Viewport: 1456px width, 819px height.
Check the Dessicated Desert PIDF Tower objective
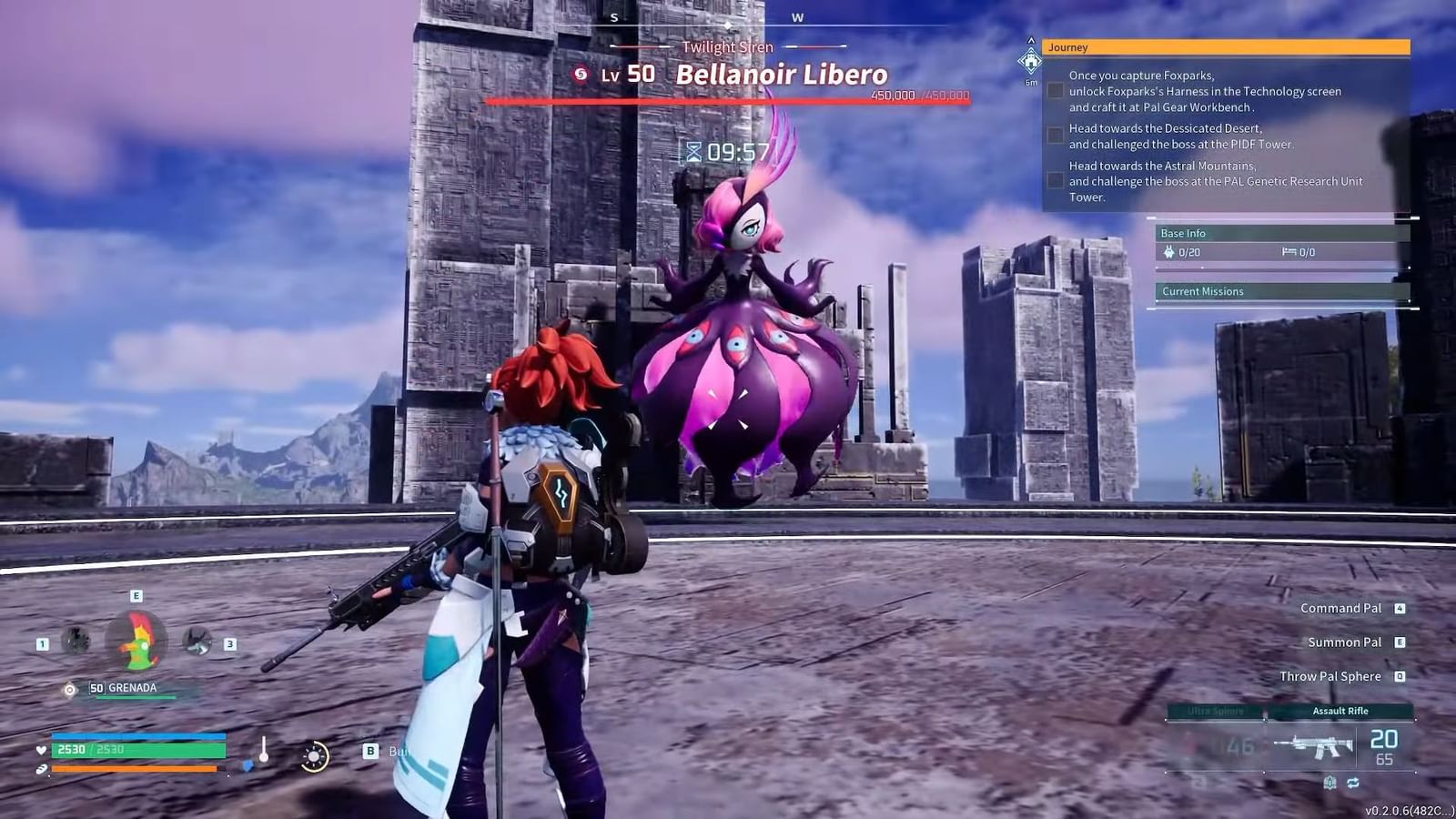1056,135
